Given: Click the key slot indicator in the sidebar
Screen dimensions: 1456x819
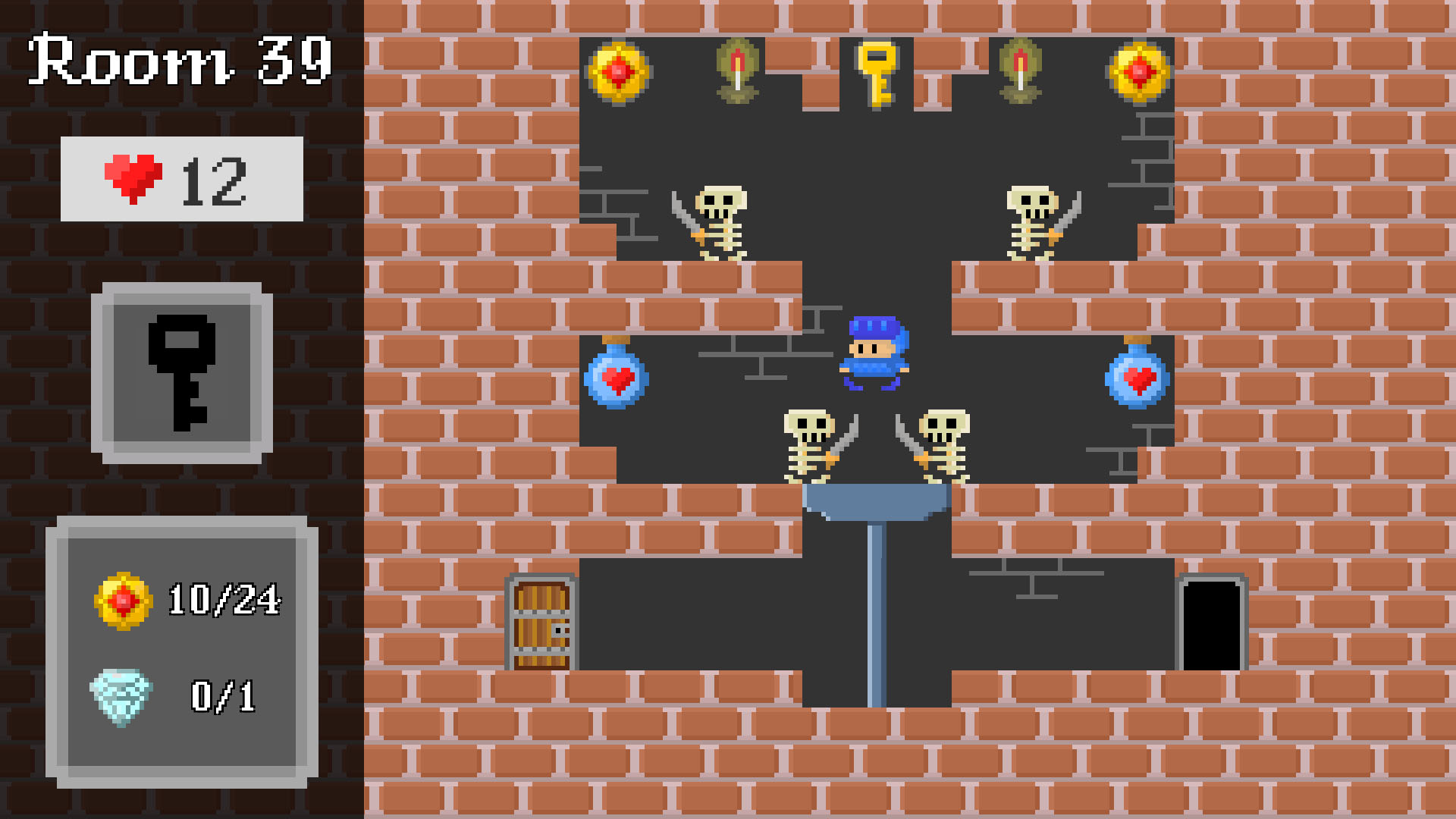Looking at the screenshot, I should pyautogui.click(x=180, y=372).
